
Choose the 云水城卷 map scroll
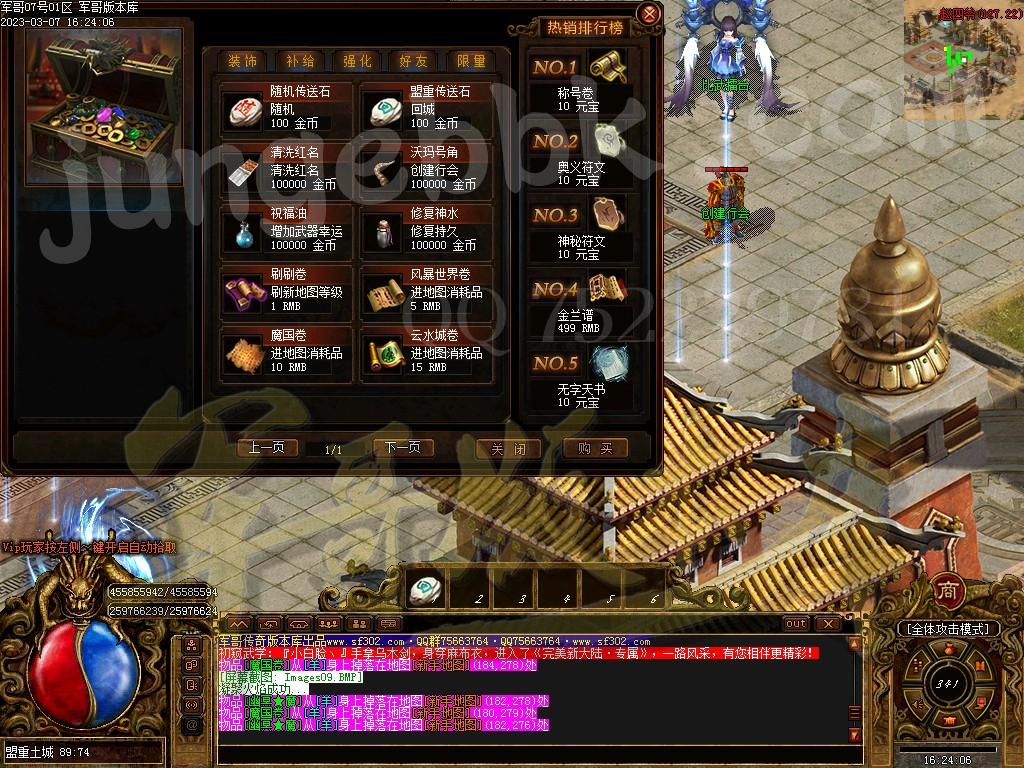427,353
